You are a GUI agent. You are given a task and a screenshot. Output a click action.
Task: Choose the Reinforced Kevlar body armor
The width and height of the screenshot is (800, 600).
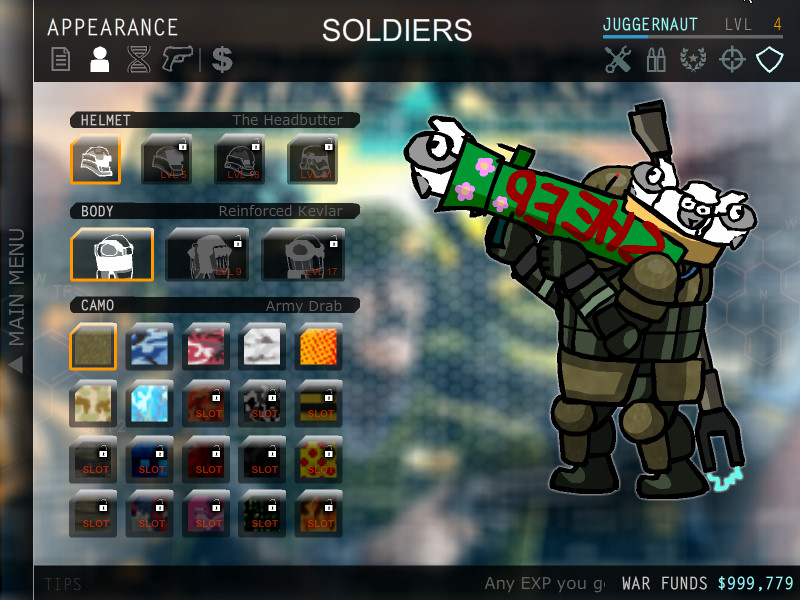111,255
